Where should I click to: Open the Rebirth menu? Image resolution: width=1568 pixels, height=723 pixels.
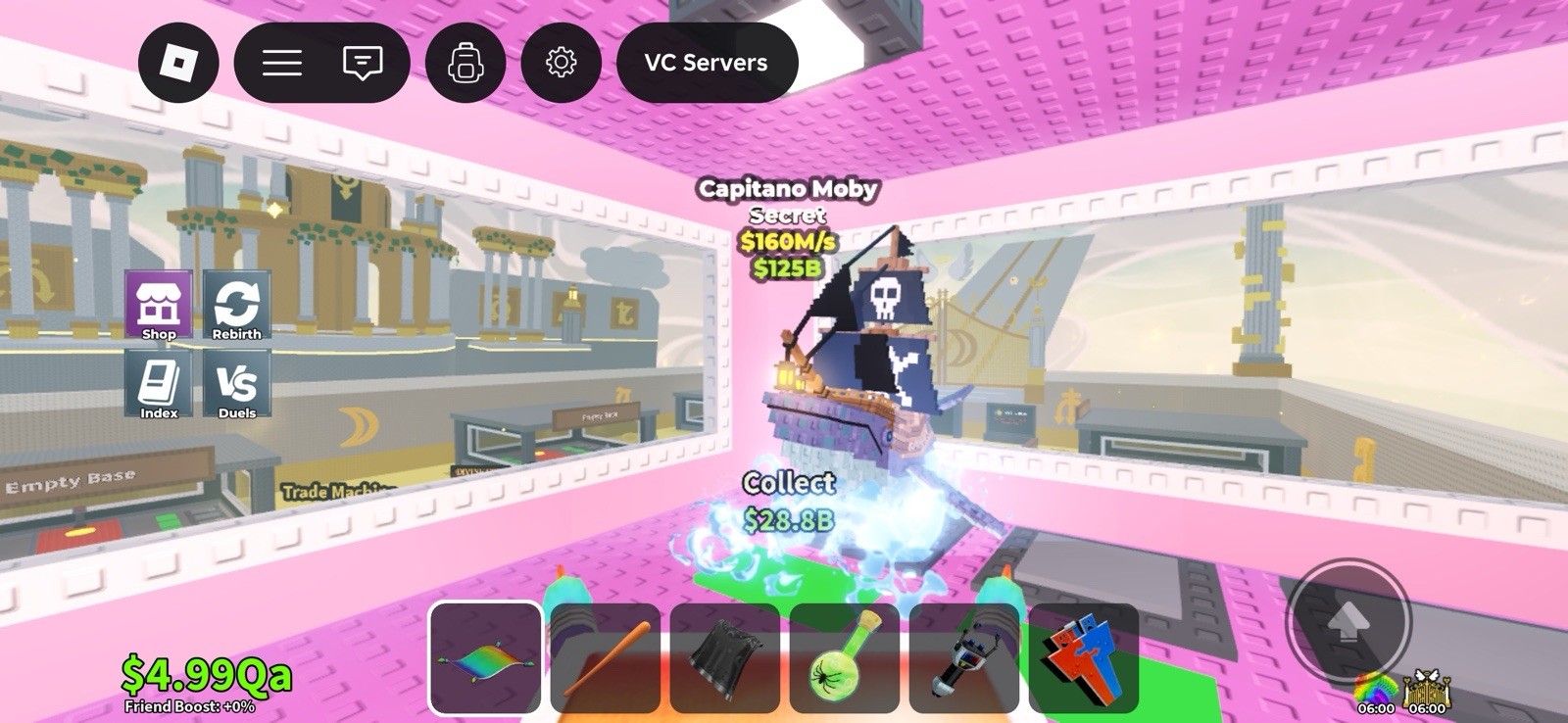235,306
